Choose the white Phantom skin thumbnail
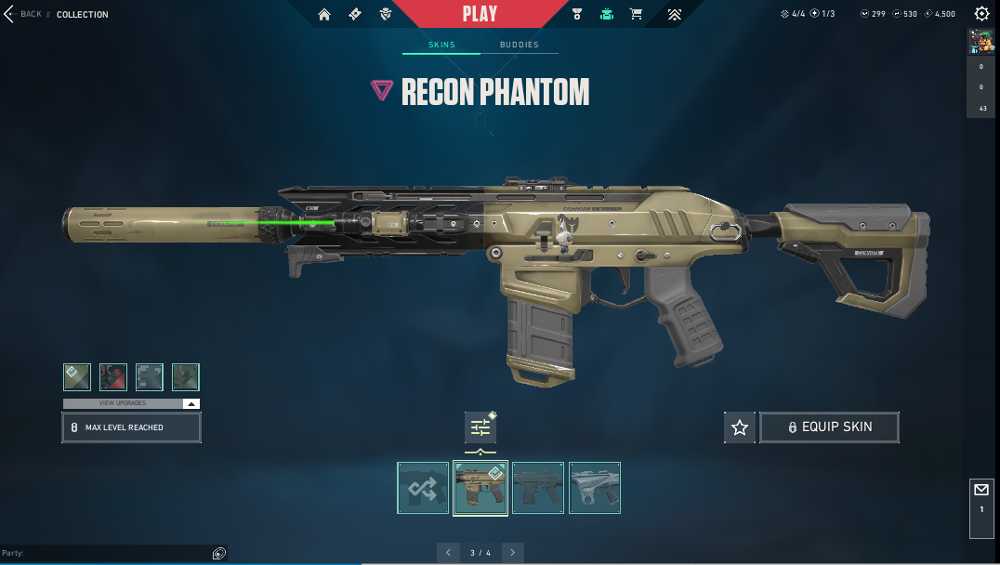 pos(595,488)
